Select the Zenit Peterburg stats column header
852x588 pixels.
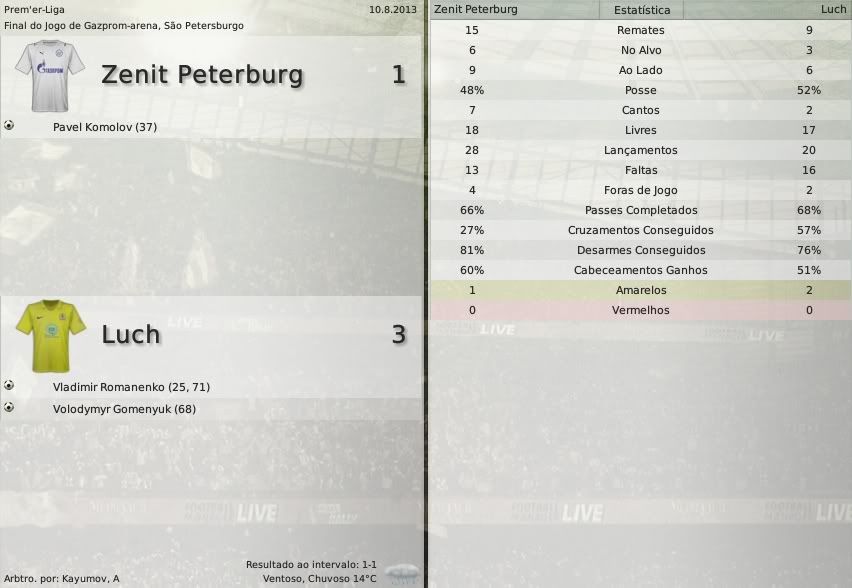click(x=476, y=9)
